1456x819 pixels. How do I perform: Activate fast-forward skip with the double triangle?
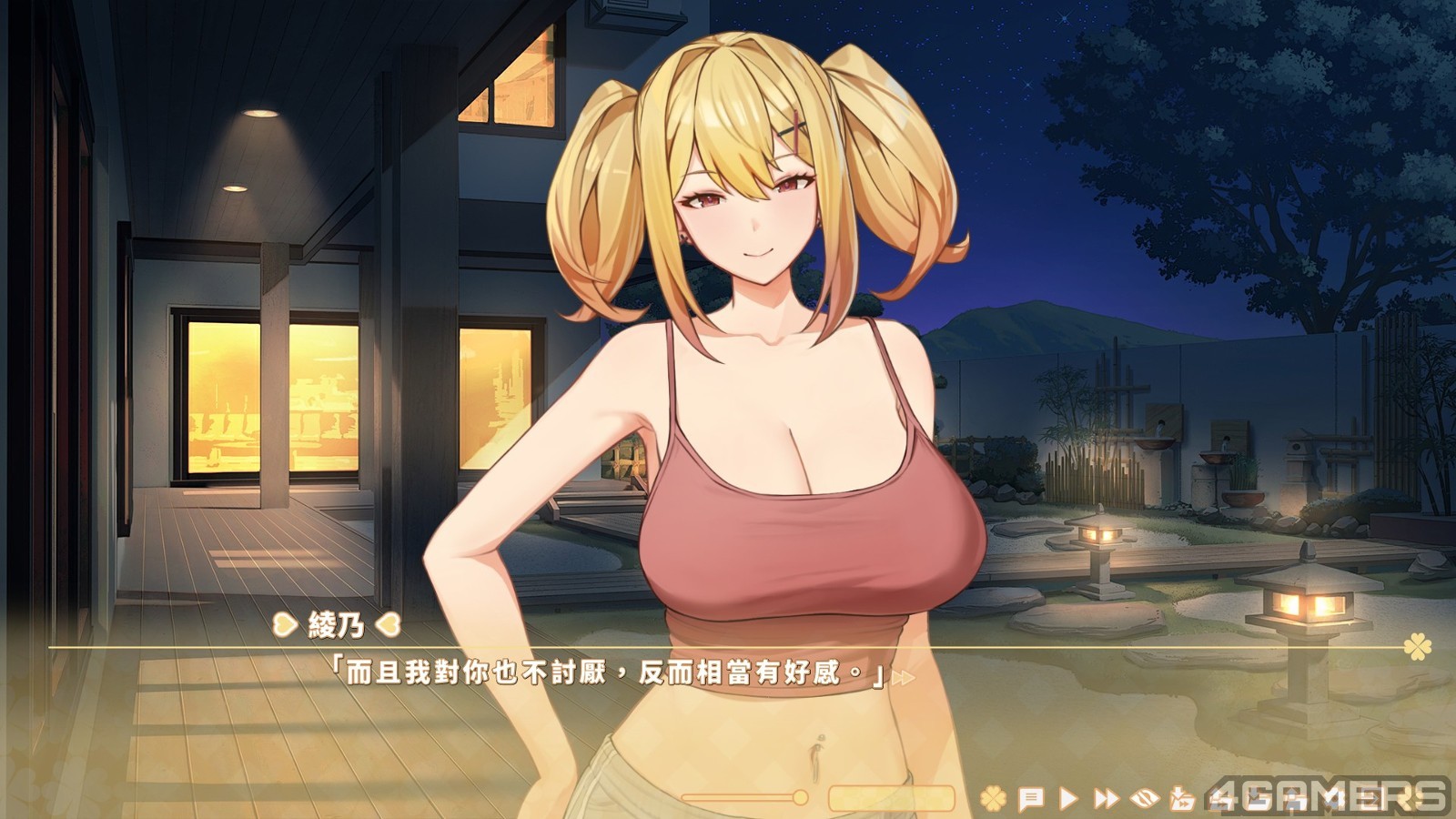click(x=1106, y=799)
